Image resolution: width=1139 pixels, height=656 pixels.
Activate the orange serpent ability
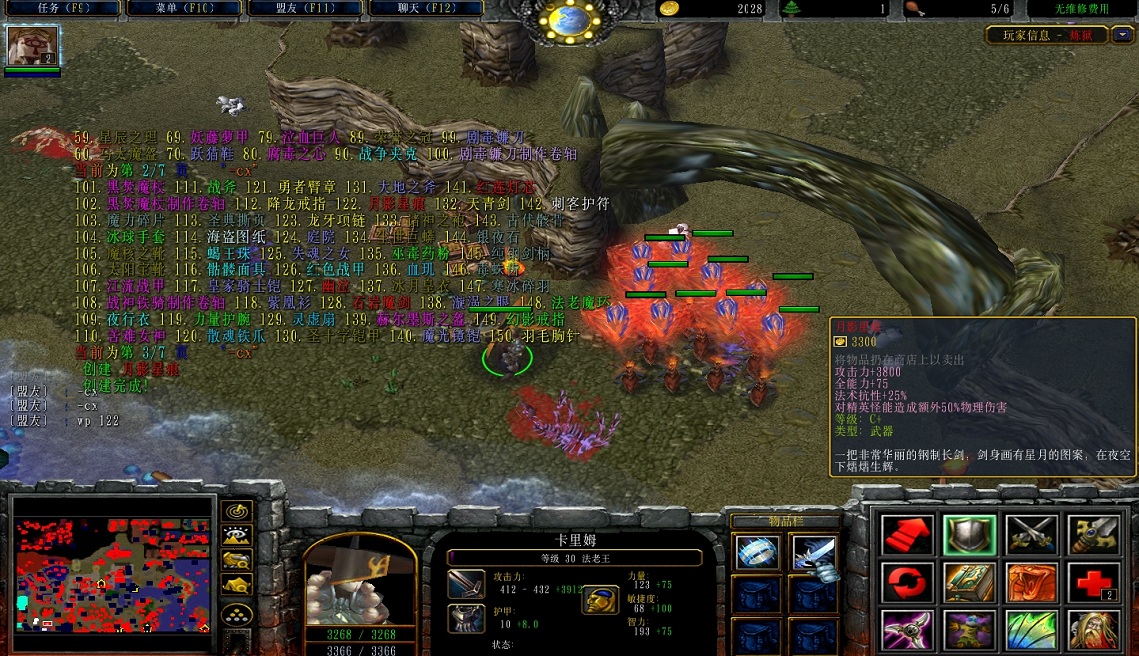(1031, 582)
